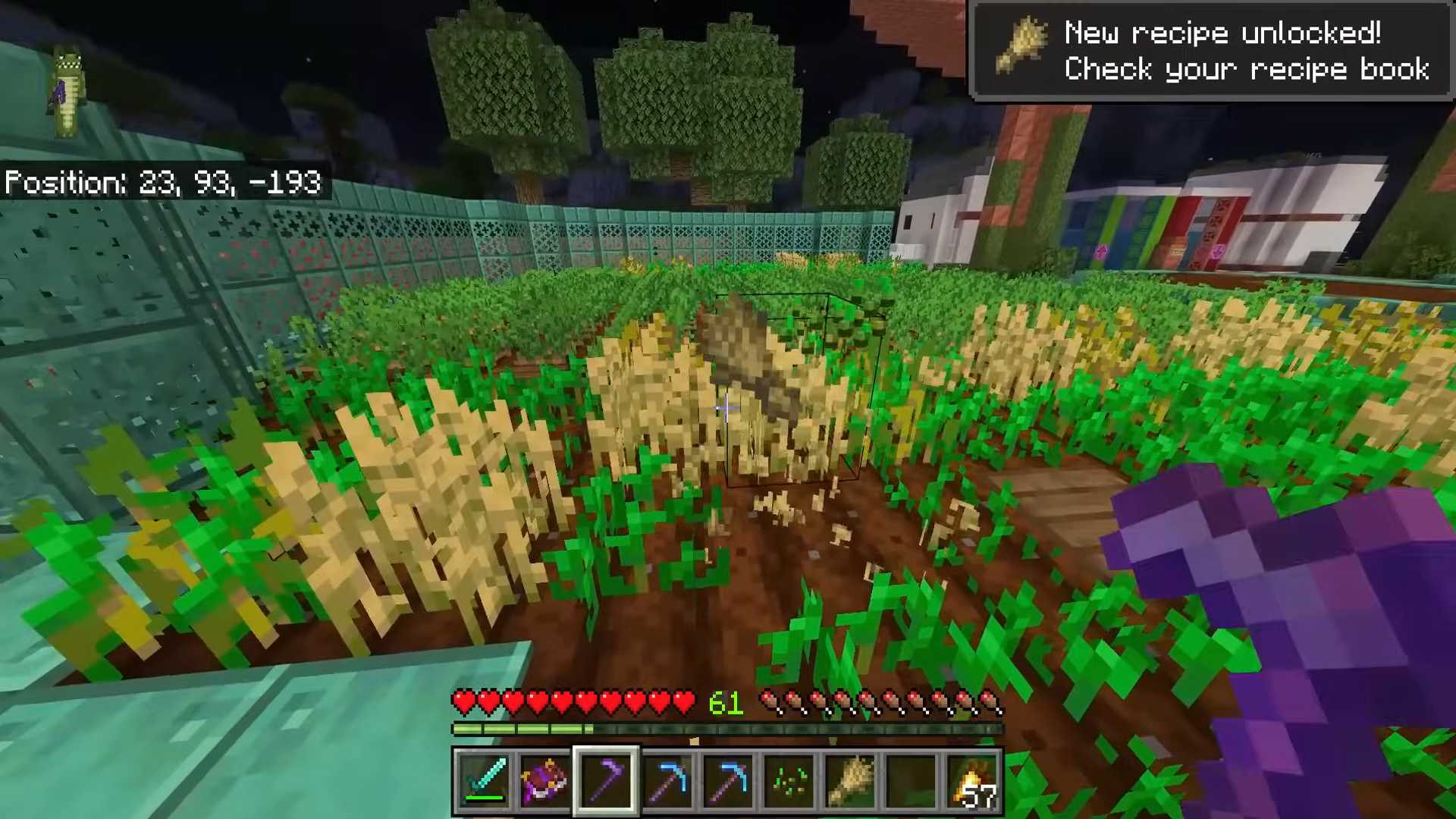Select the diamond sword hotbar slot
Viewport: 1456px width, 819px height.
tap(484, 780)
